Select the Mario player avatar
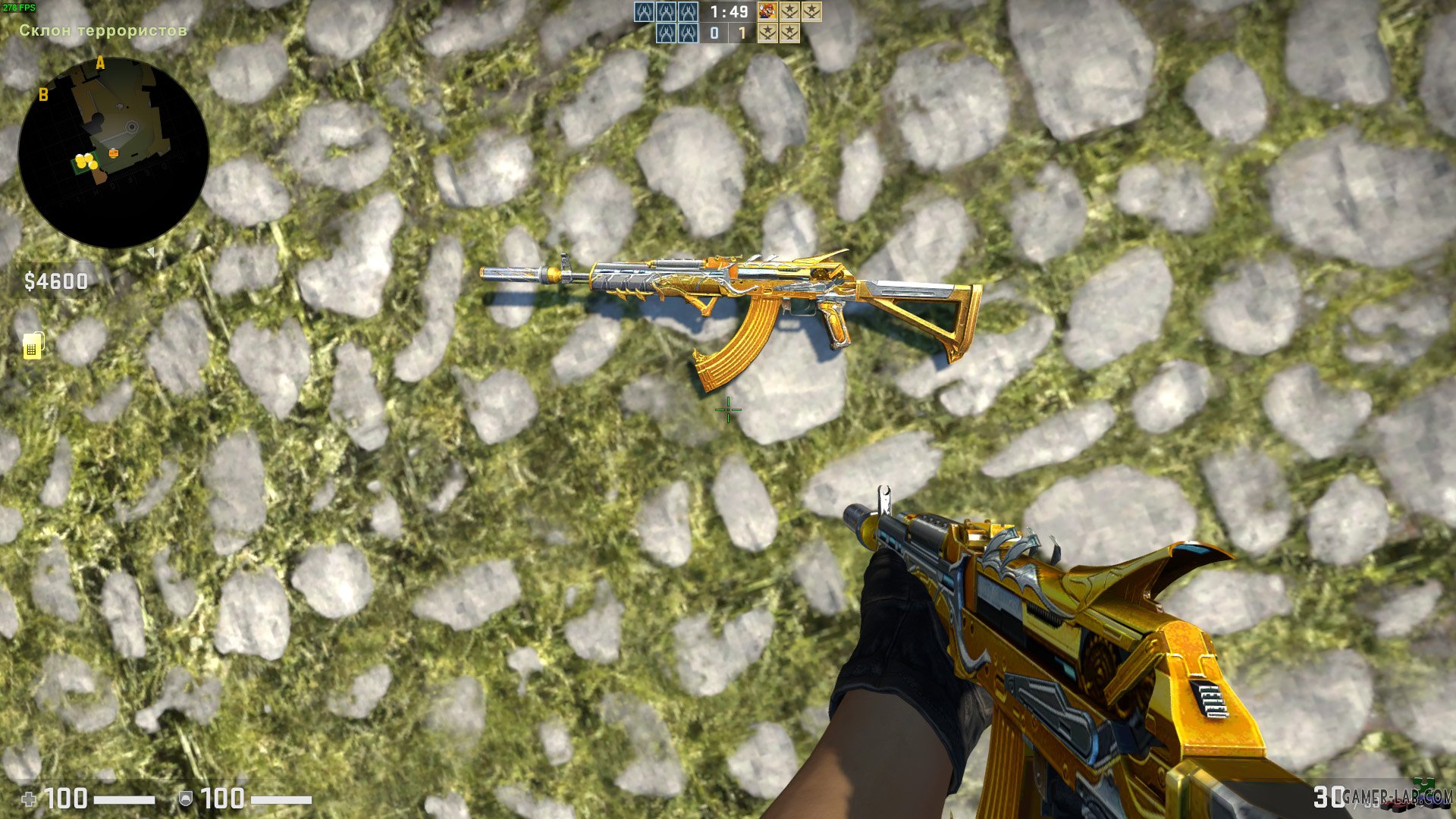This screenshot has height=819, width=1456. pyautogui.click(x=767, y=12)
